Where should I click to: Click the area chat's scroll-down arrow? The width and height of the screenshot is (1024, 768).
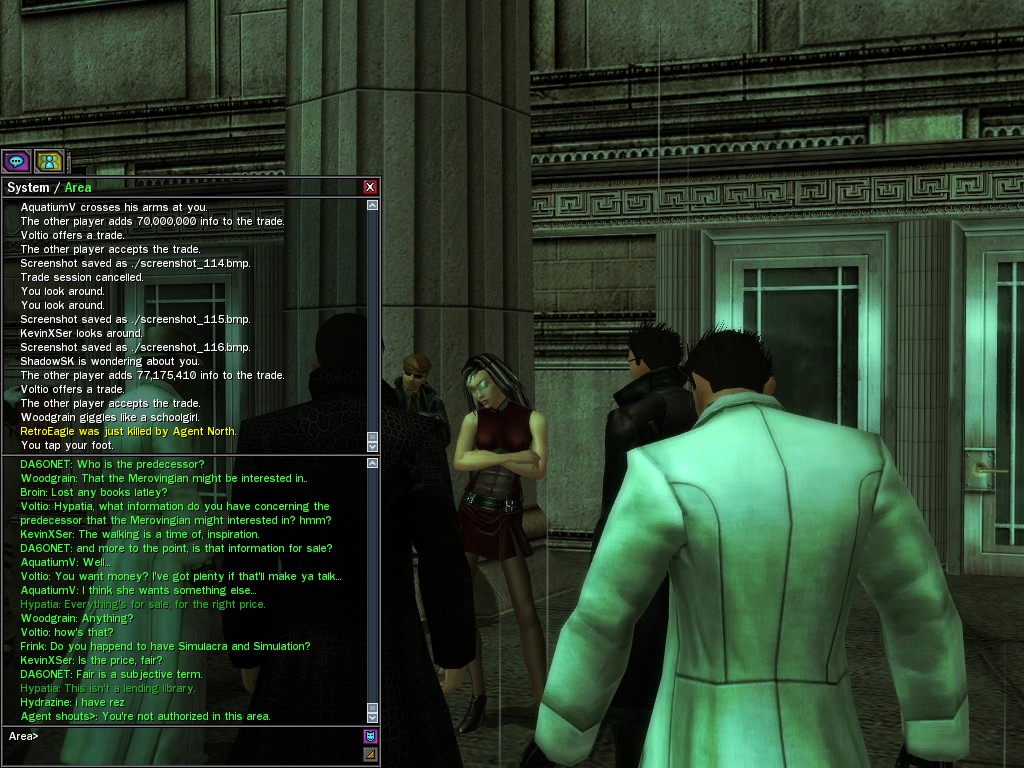[x=373, y=717]
